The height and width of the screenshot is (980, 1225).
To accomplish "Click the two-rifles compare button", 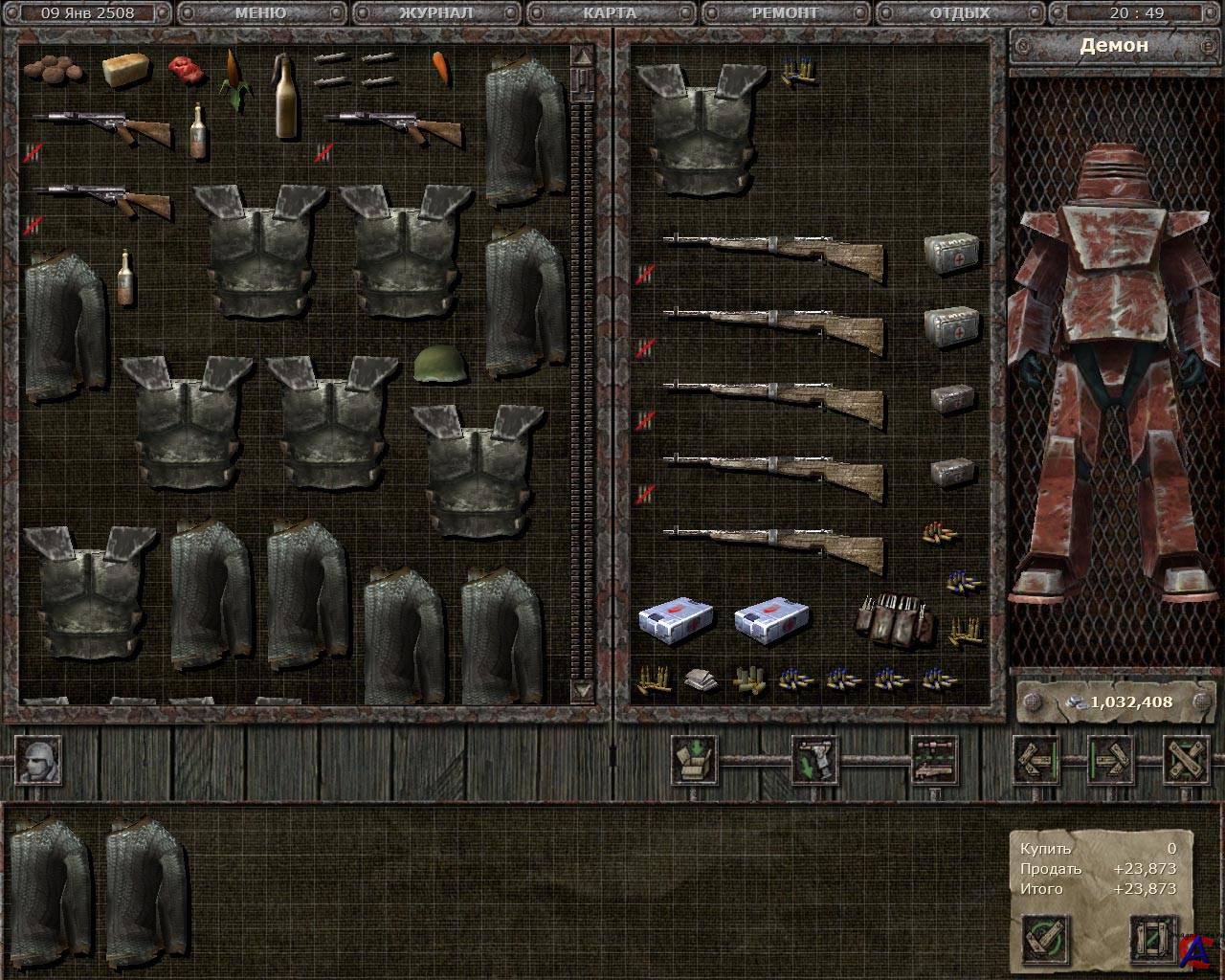I will point(934,759).
